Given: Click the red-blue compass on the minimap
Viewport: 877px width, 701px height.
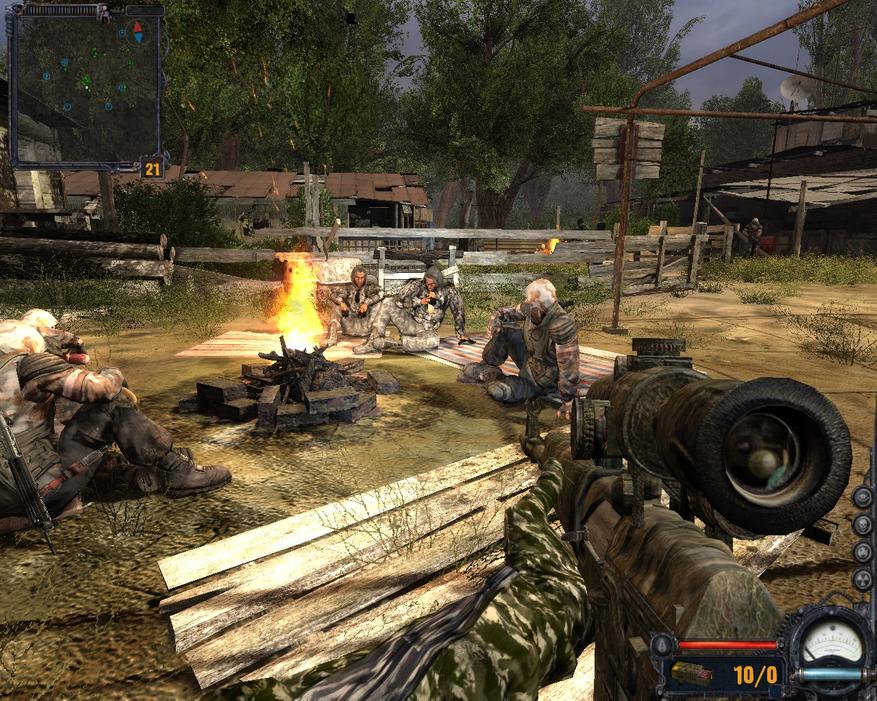Looking at the screenshot, I should (x=138, y=31).
